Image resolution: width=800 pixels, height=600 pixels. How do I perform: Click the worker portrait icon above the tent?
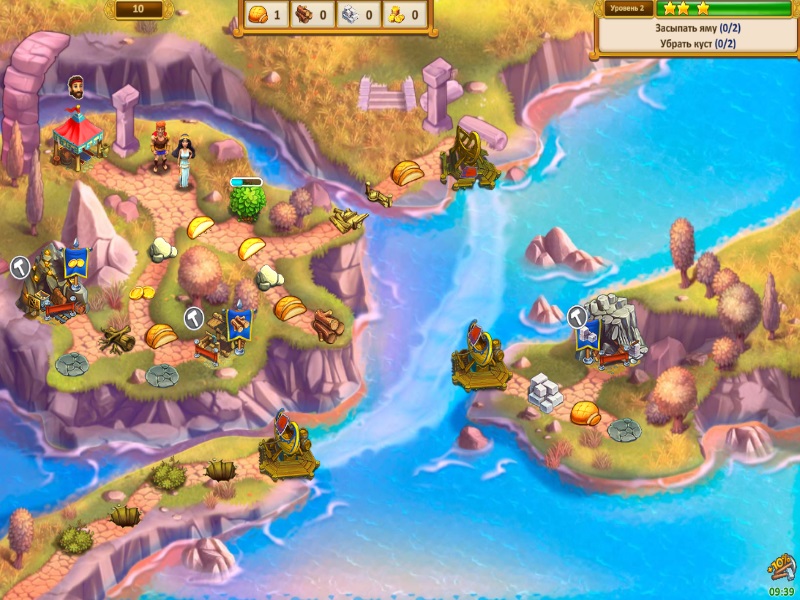pyautogui.click(x=75, y=87)
